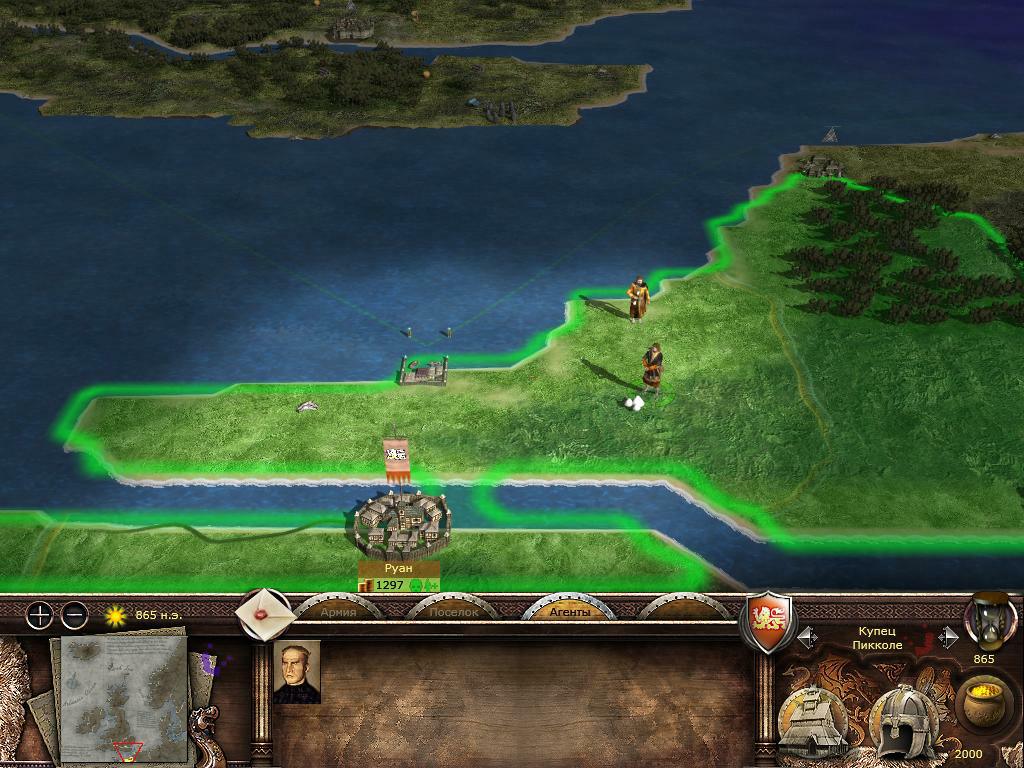Switch to the Армия tab

pos(338,611)
